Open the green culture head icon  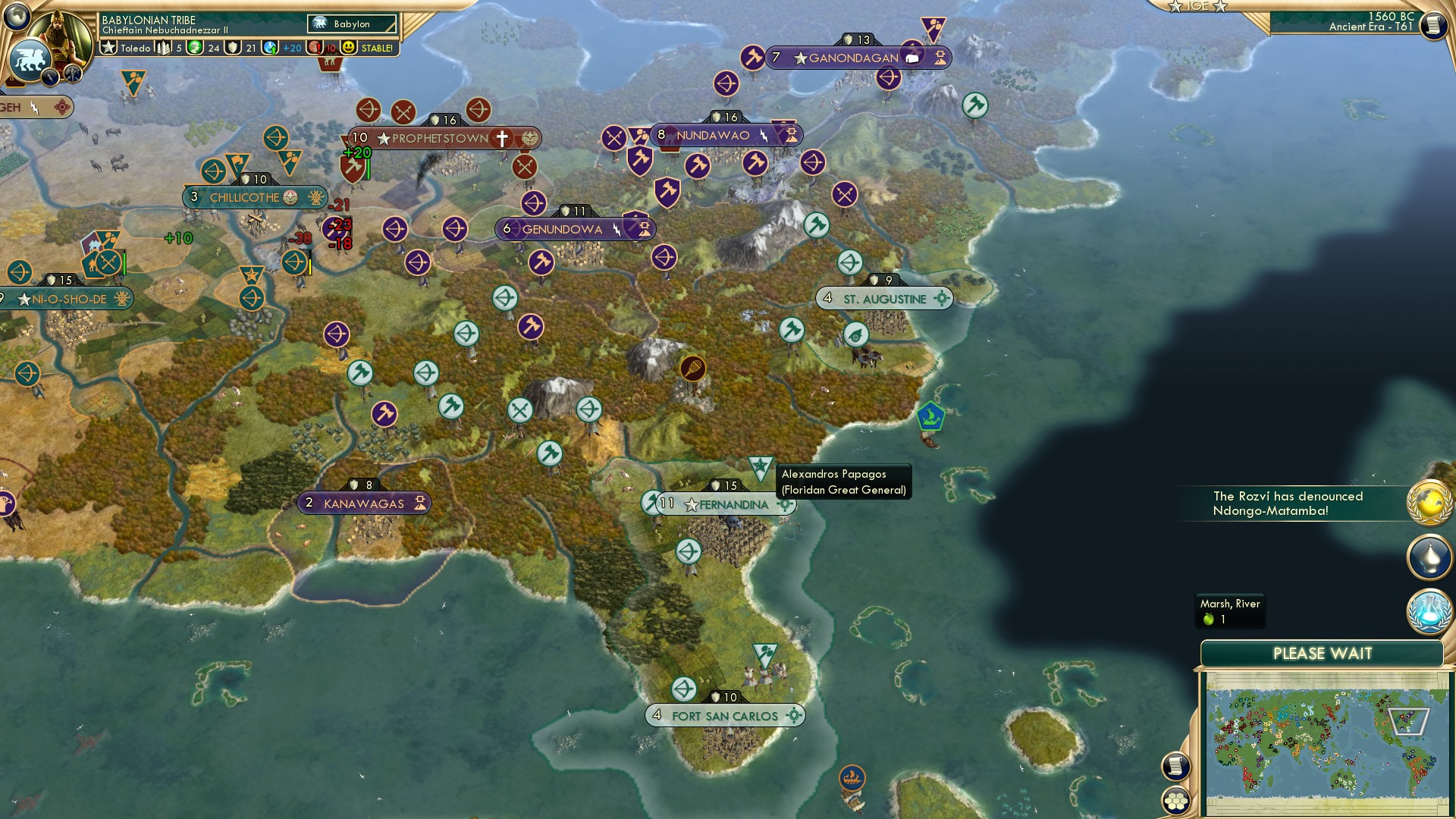pos(196,48)
